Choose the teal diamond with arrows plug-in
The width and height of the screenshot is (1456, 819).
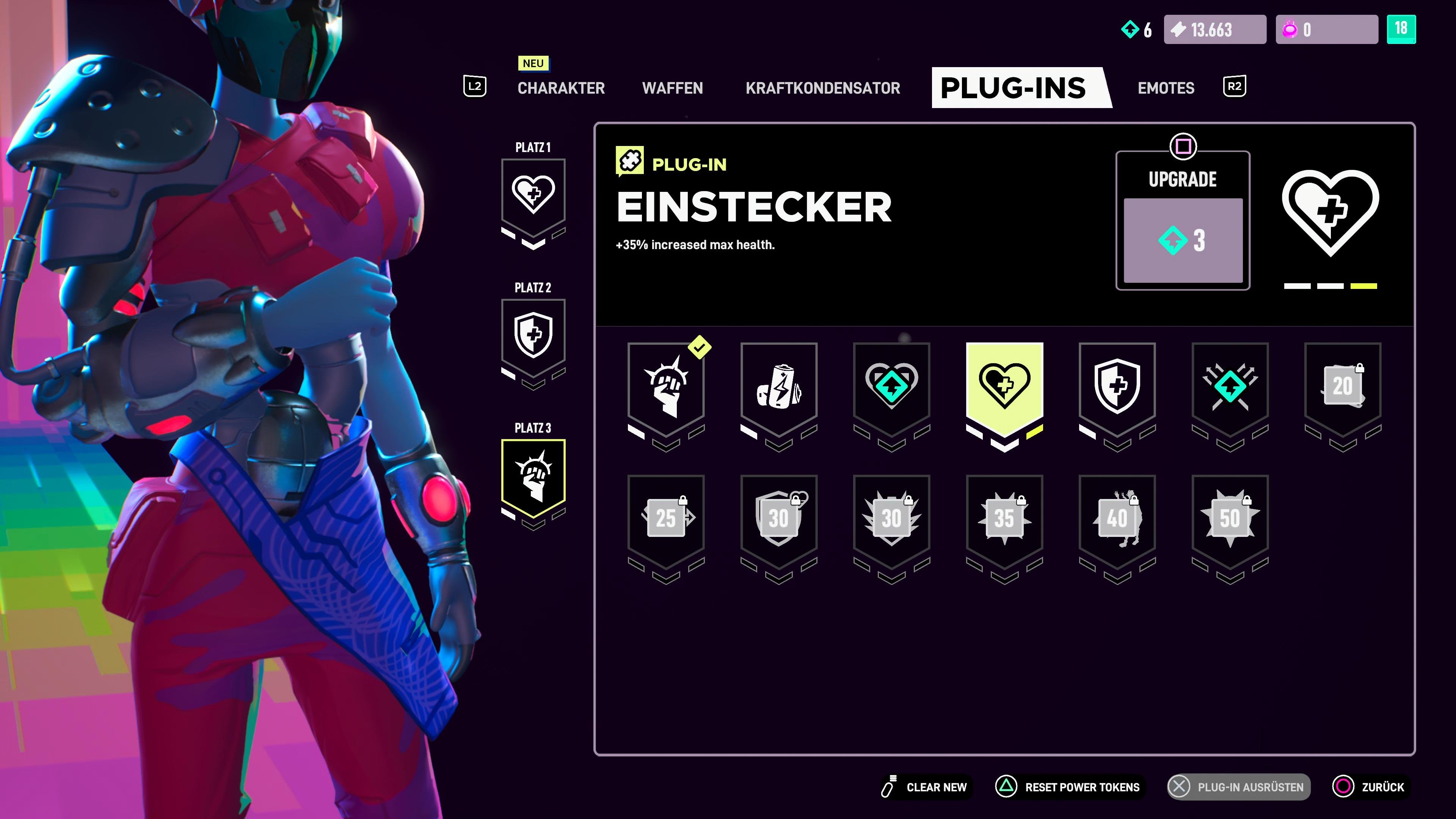point(1230,388)
